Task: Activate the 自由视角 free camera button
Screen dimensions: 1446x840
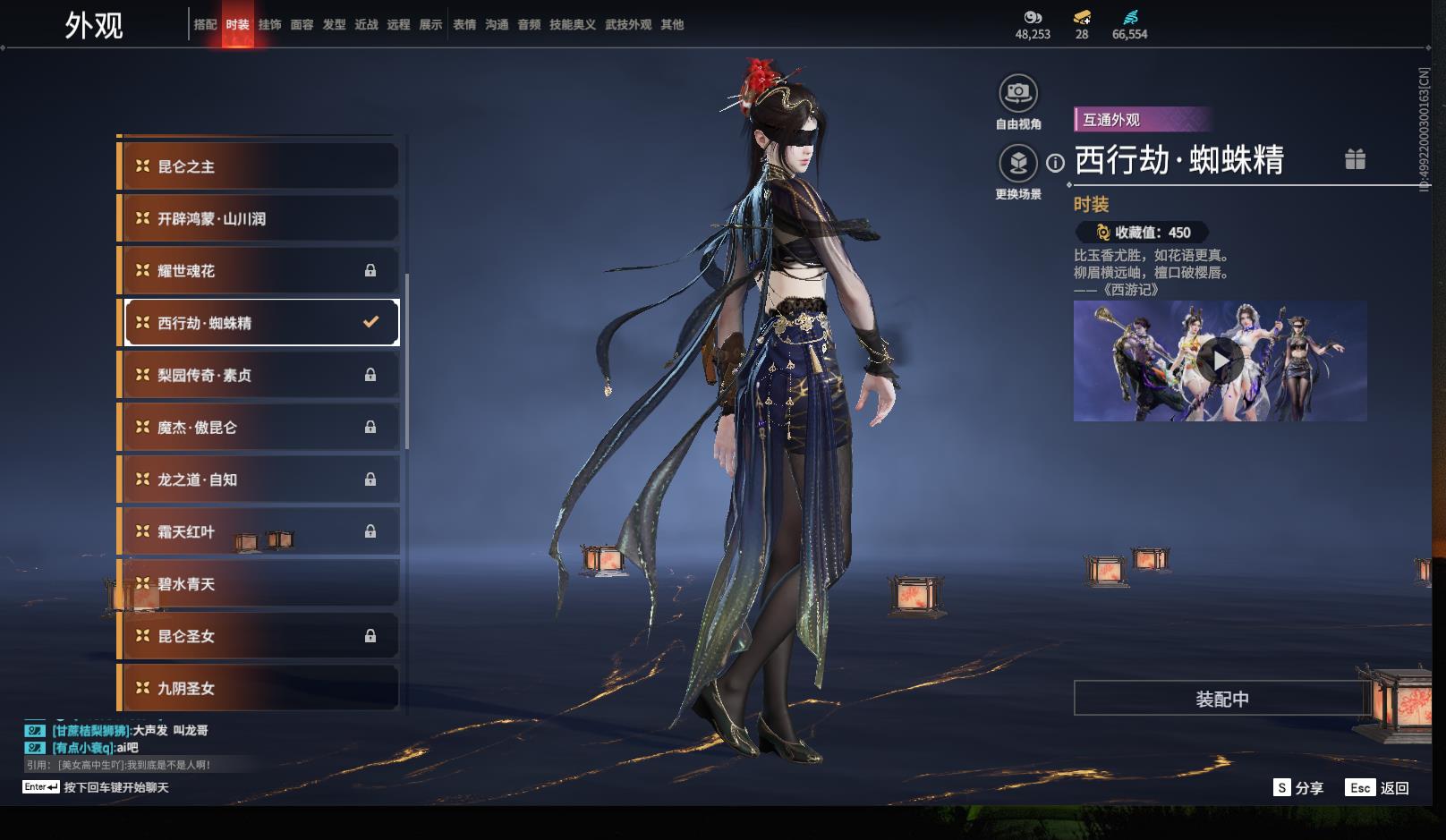Action: (1017, 93)
